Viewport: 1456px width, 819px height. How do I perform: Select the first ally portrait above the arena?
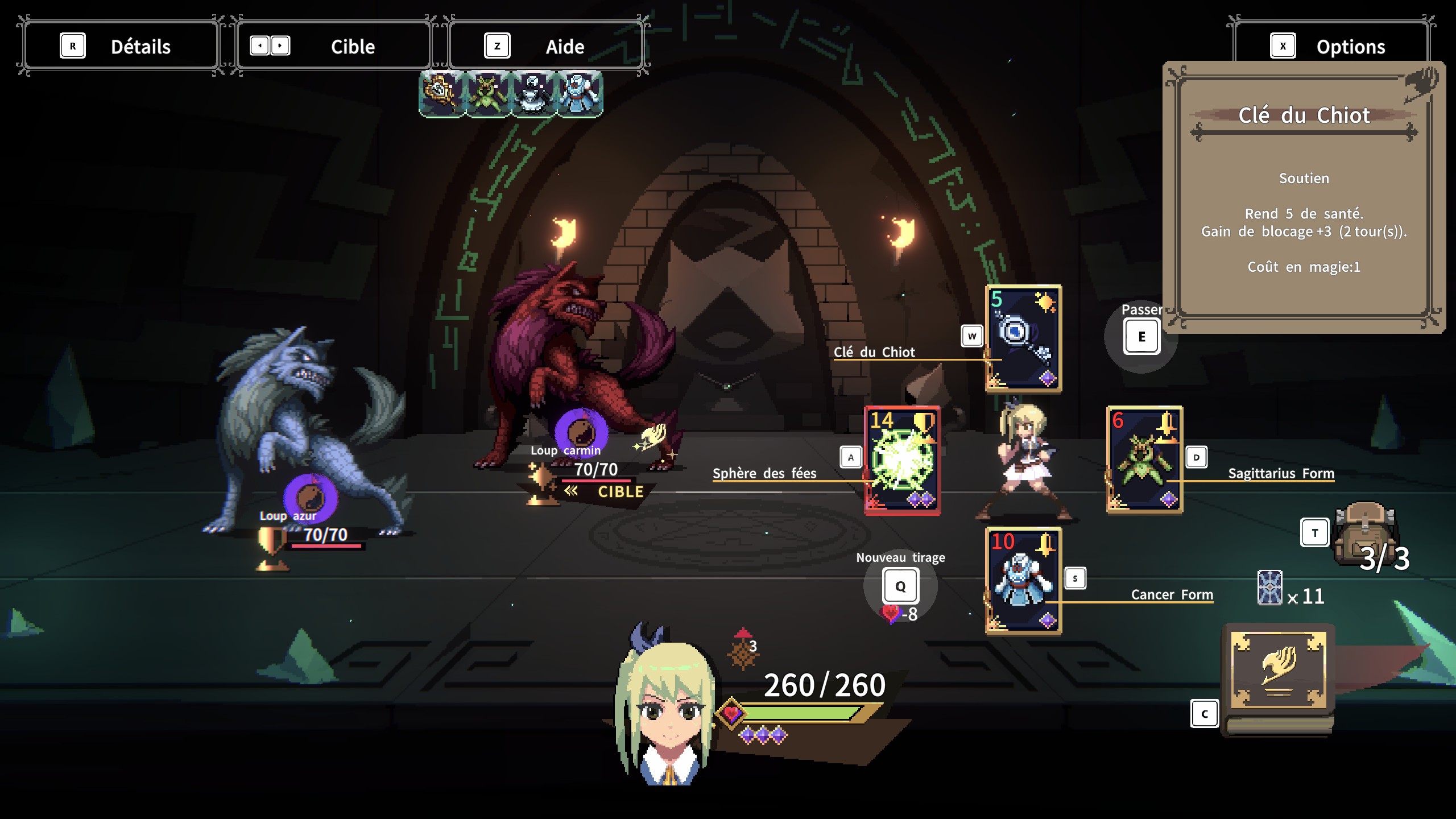[x=444, y=94]
